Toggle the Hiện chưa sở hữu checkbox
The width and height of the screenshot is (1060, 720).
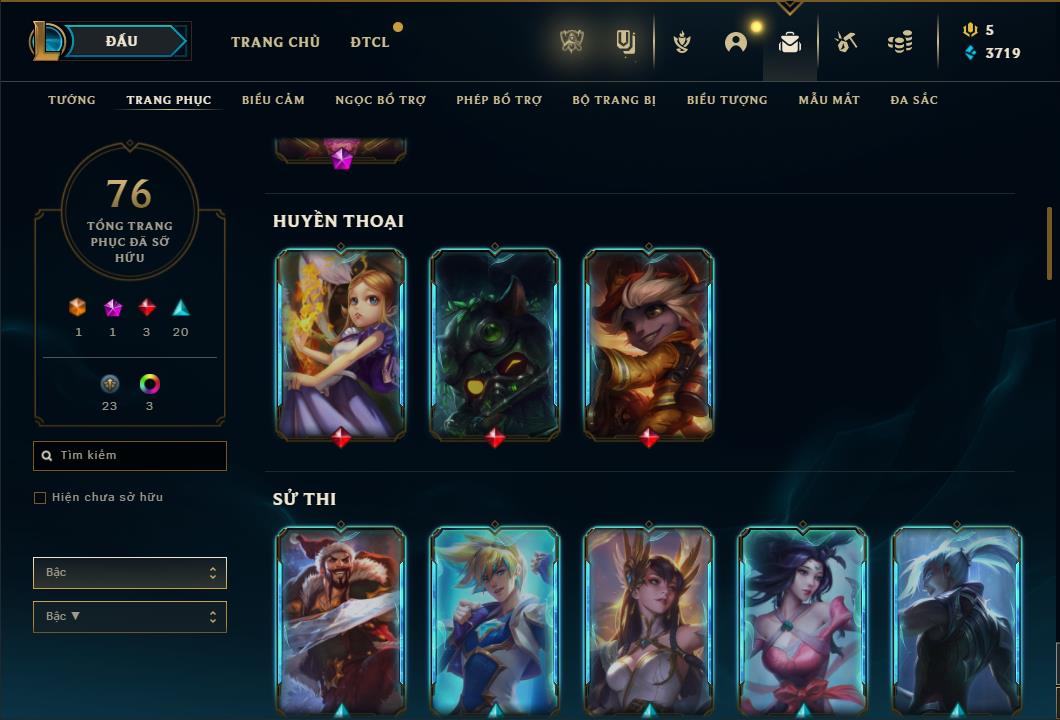tap(40, 498)
